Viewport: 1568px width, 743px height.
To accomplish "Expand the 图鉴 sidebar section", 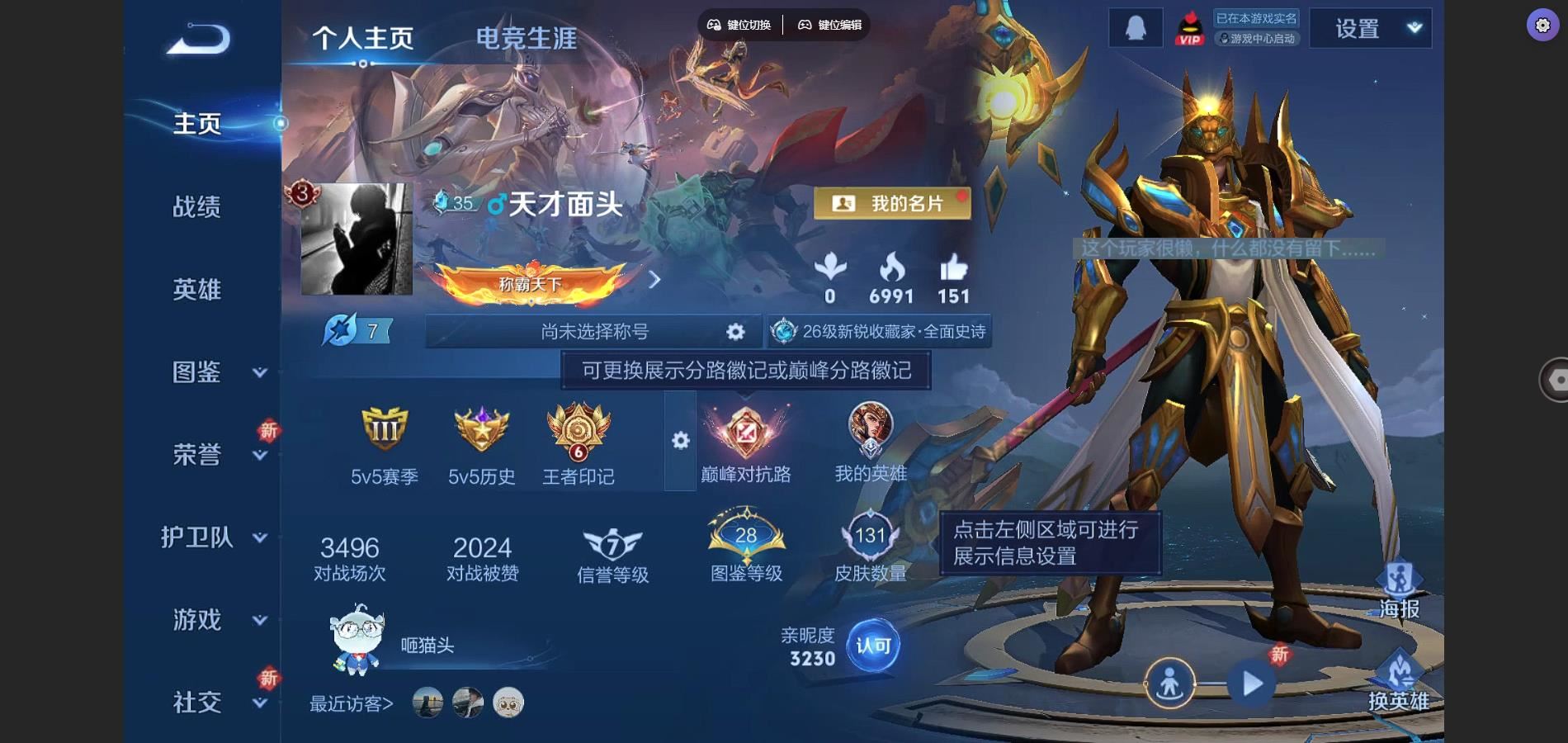I will pos(215,372).
